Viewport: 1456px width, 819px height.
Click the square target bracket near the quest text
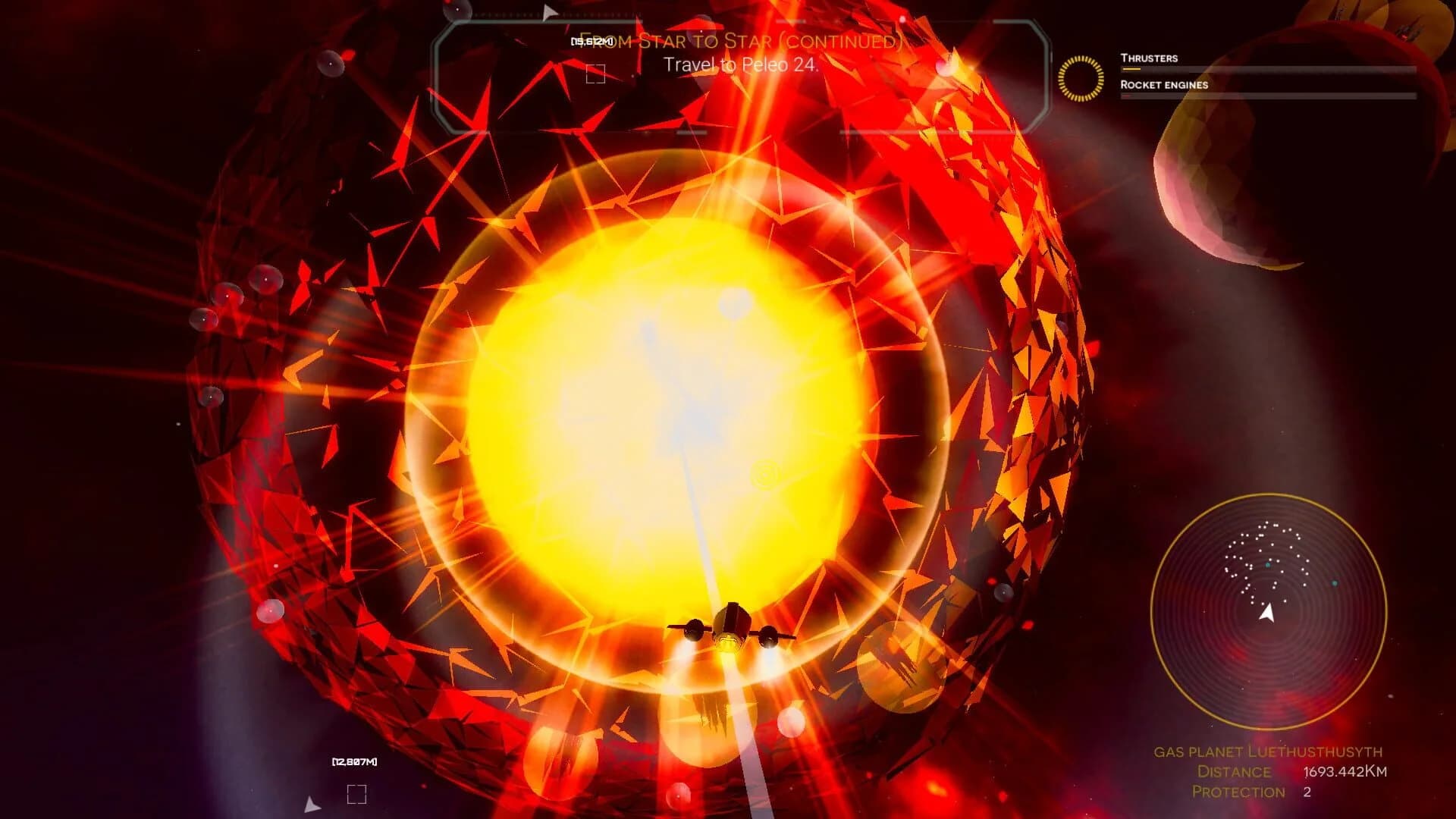coord(594,73)
